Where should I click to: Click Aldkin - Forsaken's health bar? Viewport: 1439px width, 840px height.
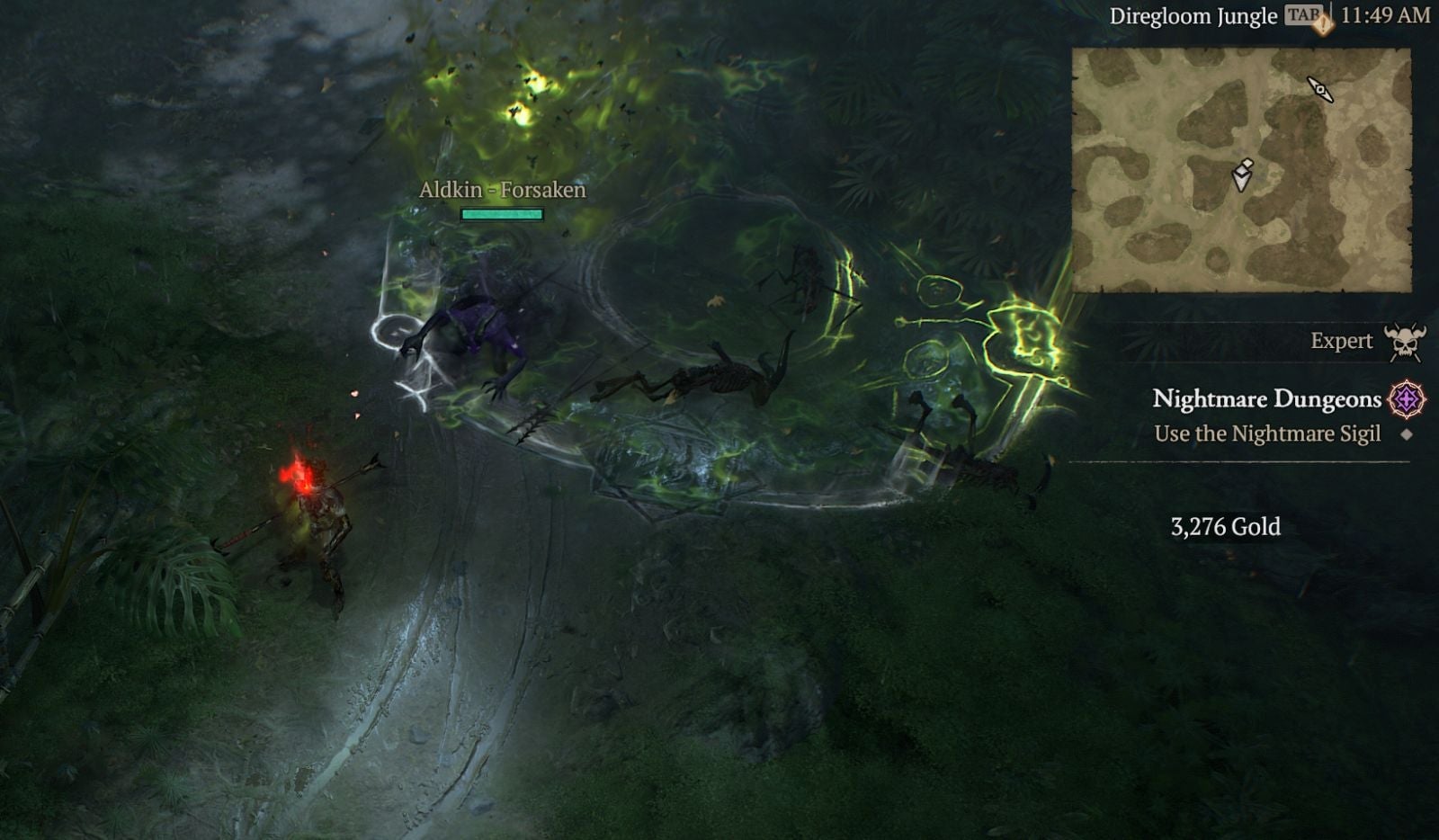501,214
